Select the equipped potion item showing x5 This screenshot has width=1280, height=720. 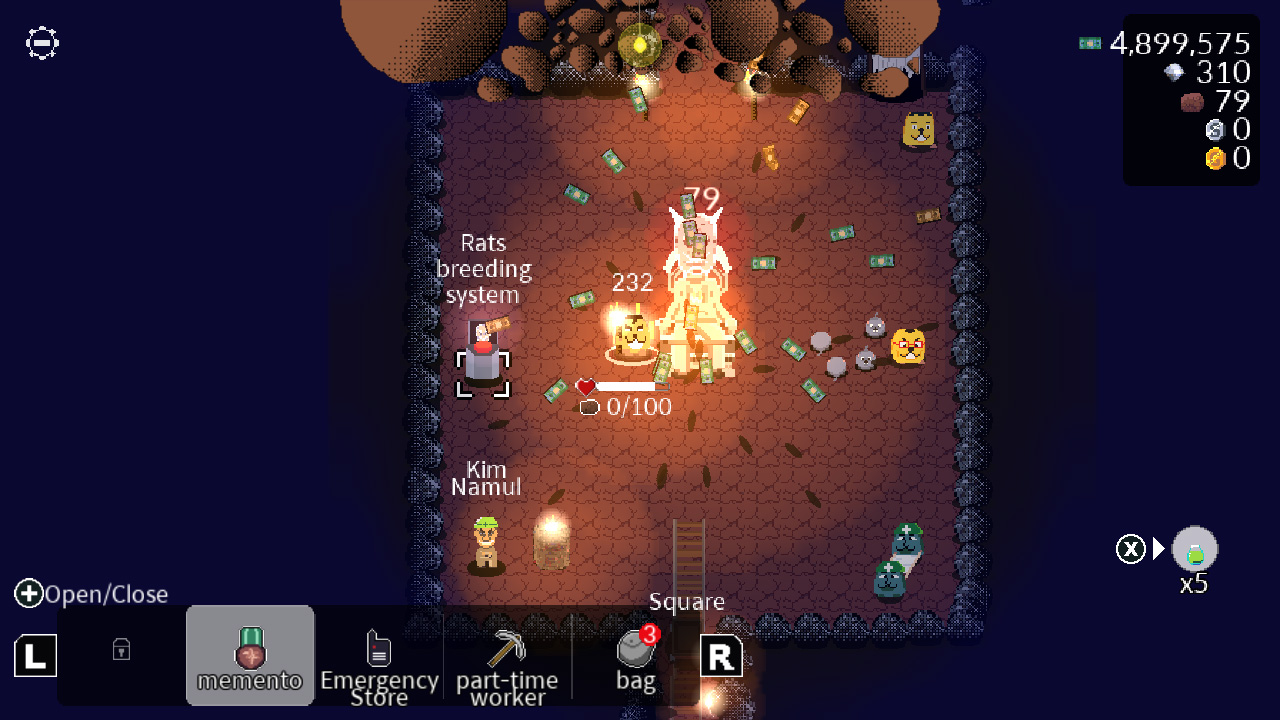coord(1193,548)
